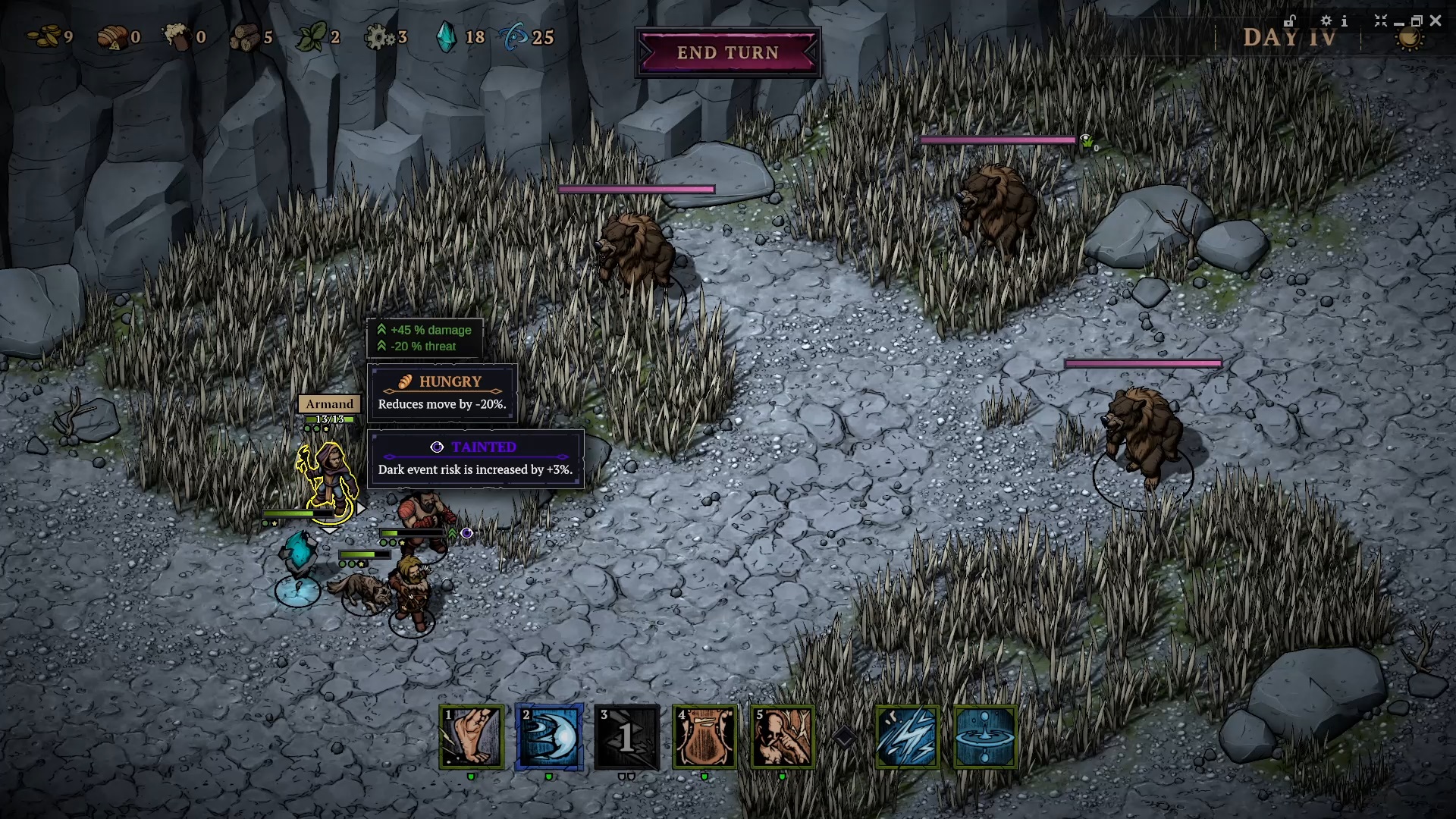Minimize the game window
Screen dimensions: 1456x819
tap(1398, 23)
